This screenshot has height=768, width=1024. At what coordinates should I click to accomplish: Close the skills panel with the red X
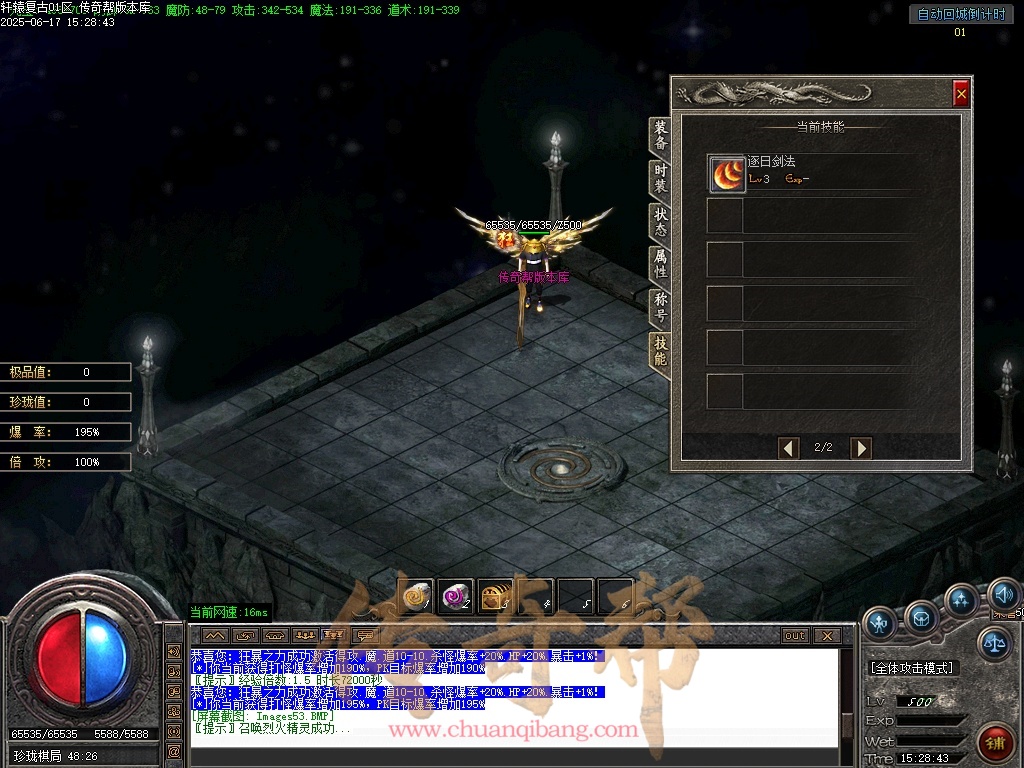pos(961,93)
